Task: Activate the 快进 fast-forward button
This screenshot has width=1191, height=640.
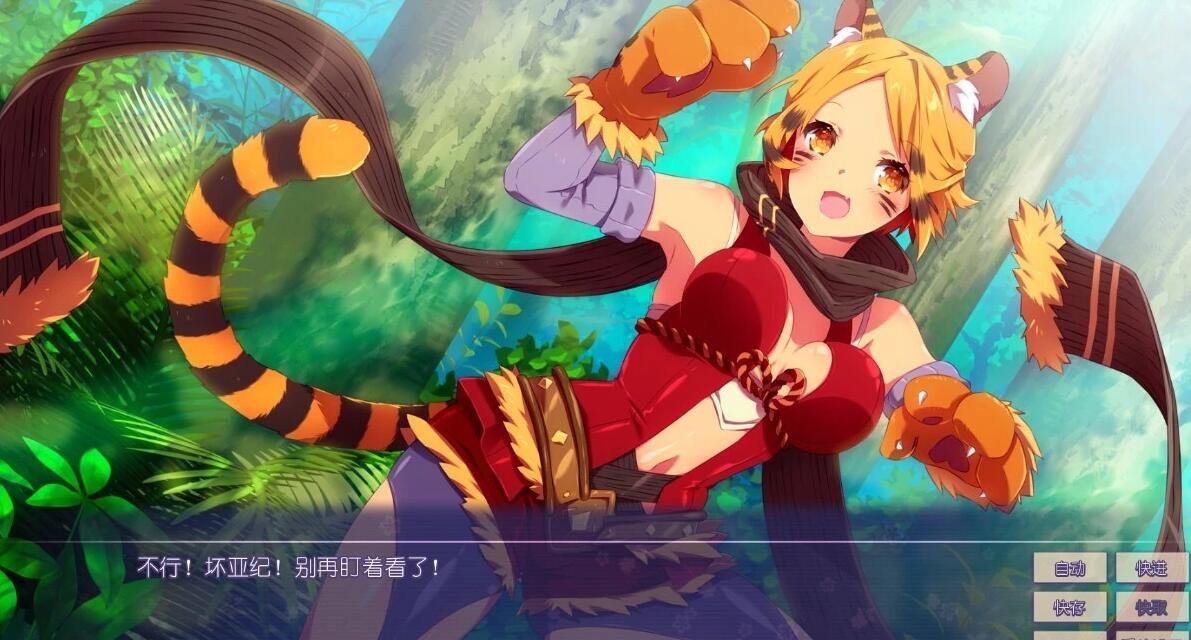Action: pos(1152,568)
